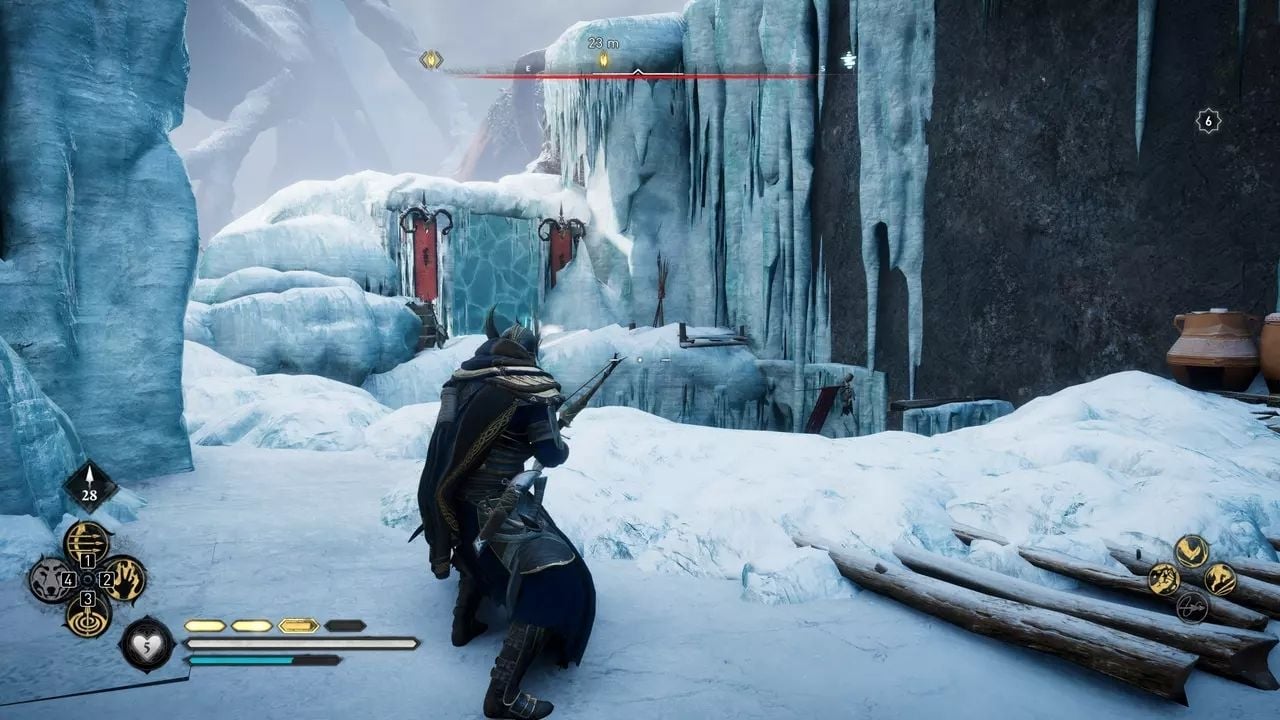Use the heart-shaped healing ration icon
The width and height of the screenshot is (1280, 720).
point(148,643)
